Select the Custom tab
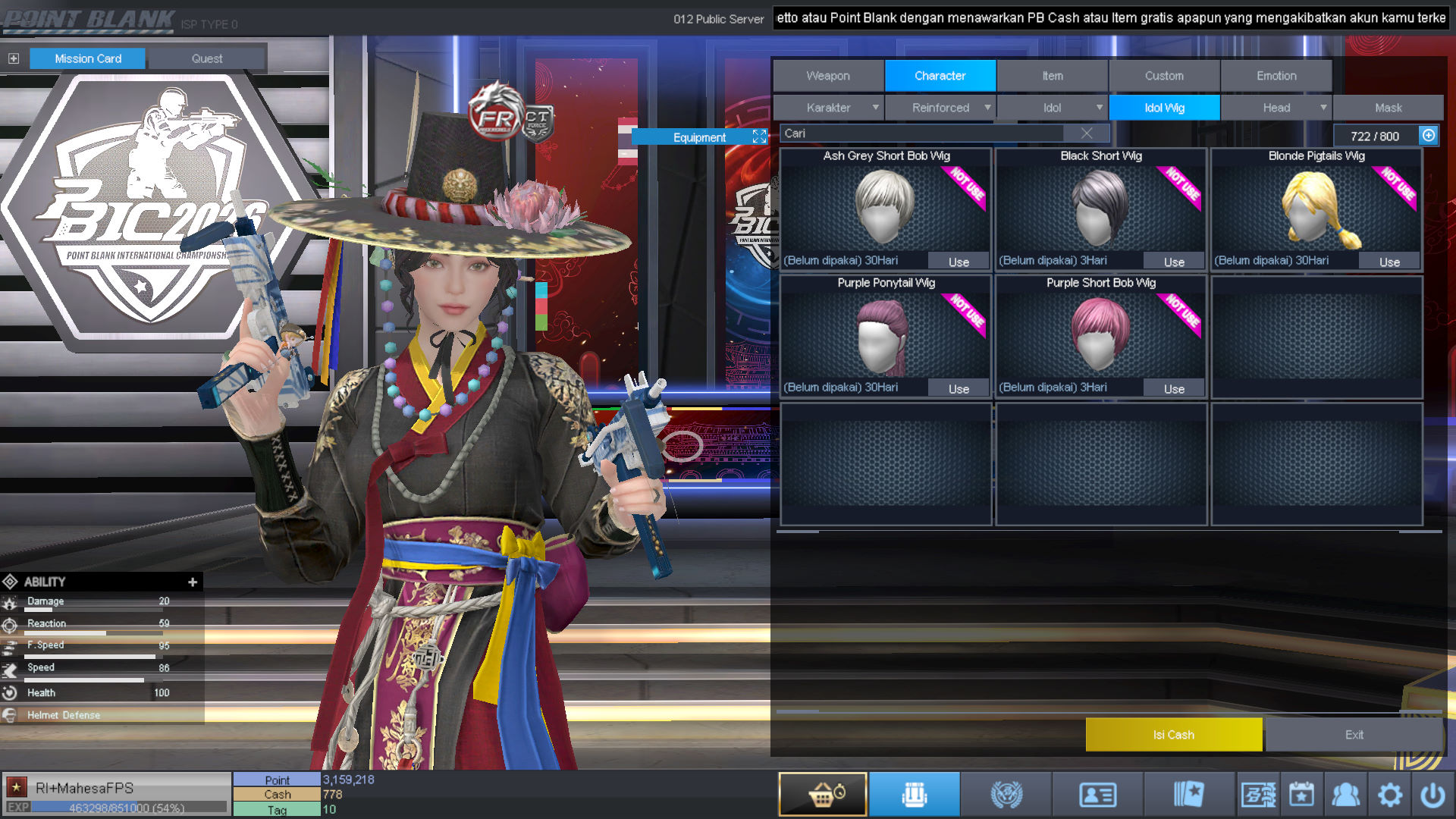 pos(1163,76)
